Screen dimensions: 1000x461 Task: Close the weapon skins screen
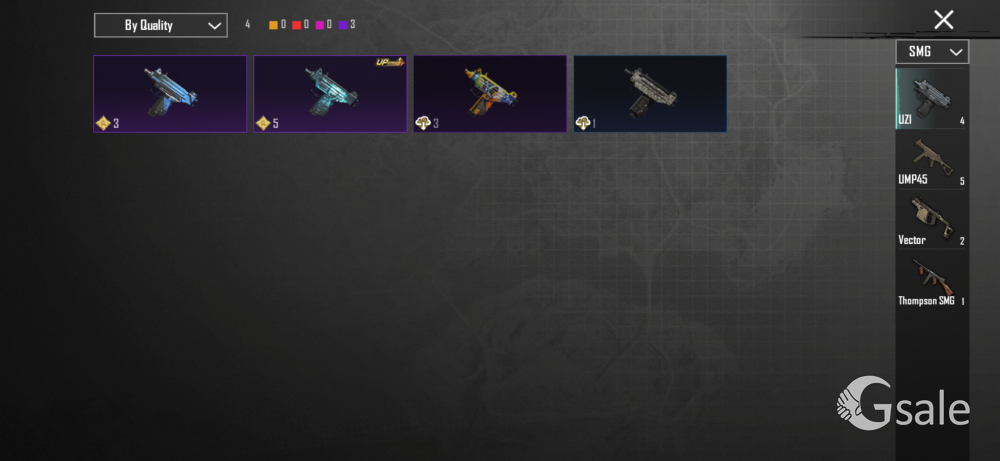click(943, 19)
